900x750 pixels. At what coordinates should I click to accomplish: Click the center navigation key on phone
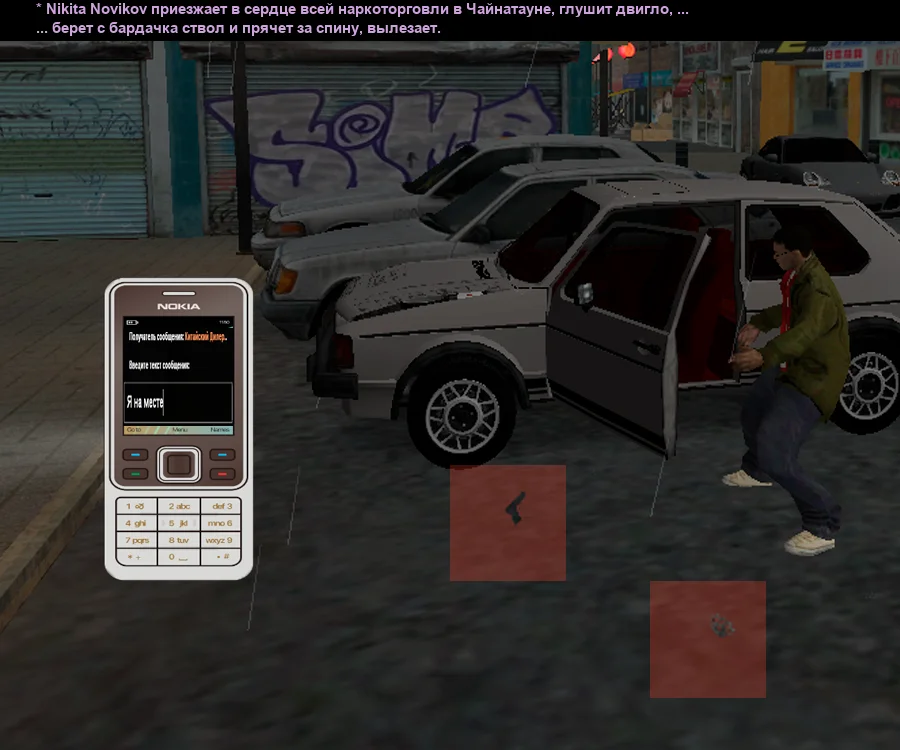pyautogui.click(x=179, y=464)
